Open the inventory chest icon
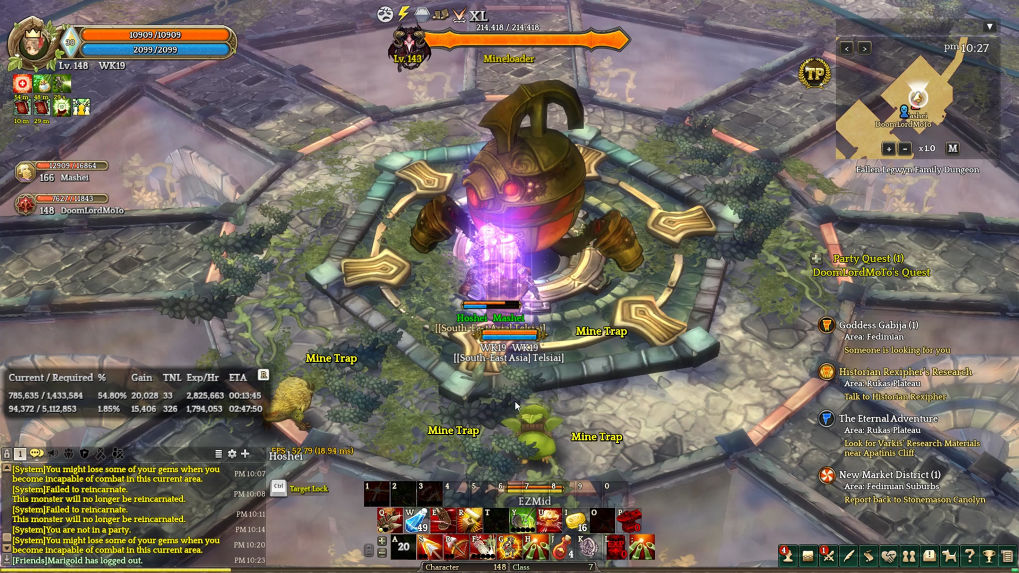This screenshot has width=1019, height=573. (x=808, y=556)
